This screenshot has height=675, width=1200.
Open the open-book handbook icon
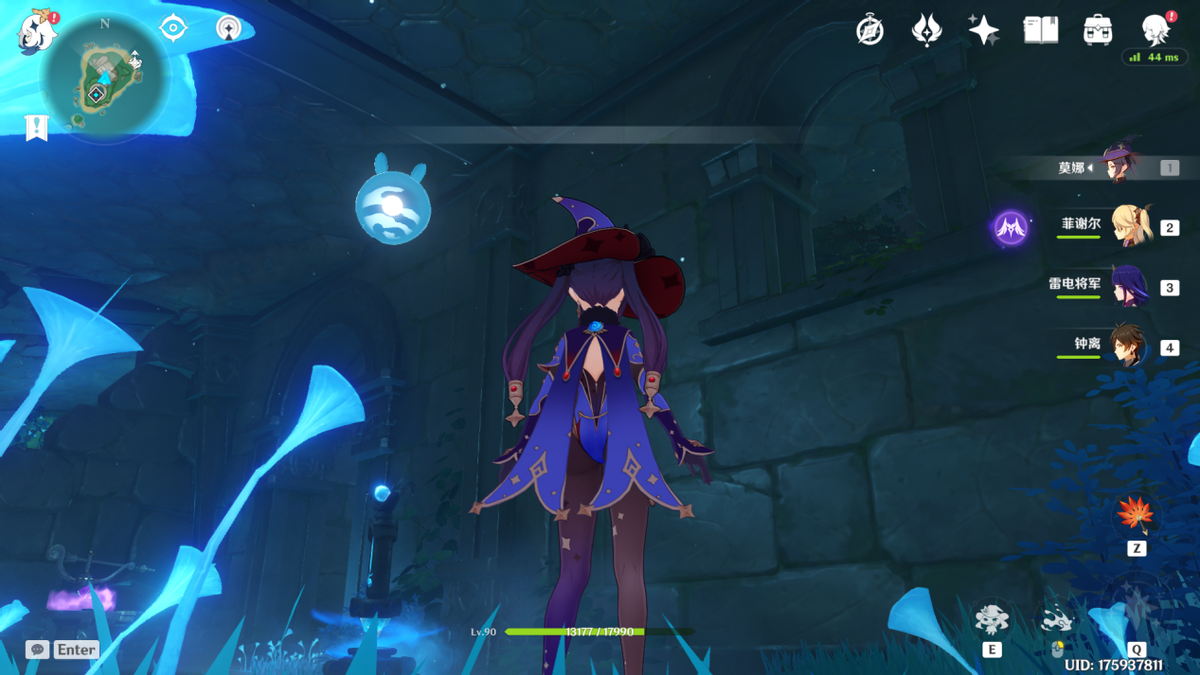pyautogui.click(x=1041, y=30)
